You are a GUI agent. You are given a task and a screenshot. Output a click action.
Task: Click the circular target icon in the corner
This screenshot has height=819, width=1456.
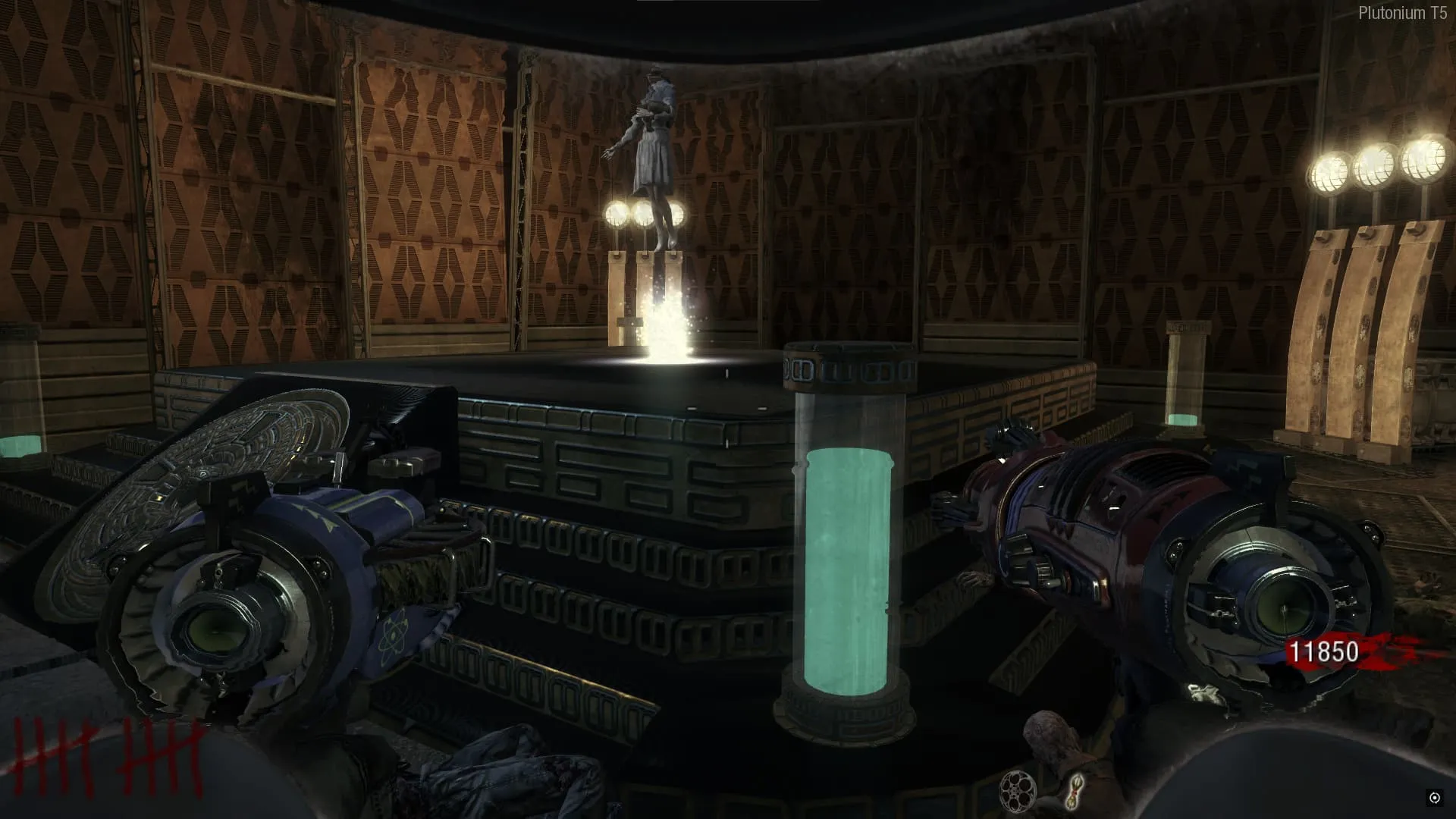coord(1435,797)
